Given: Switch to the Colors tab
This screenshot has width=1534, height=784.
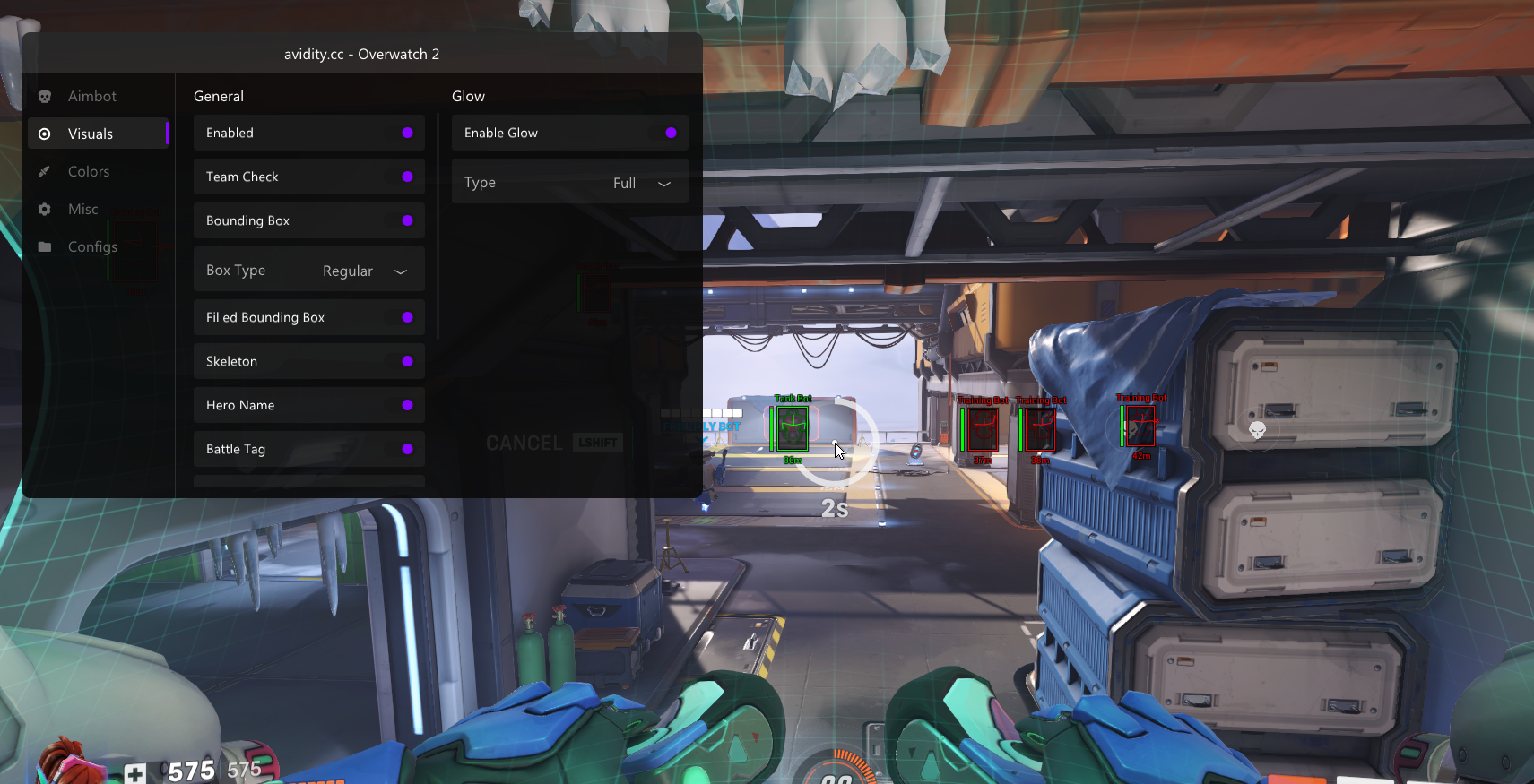Looking at the screenshot, I should pos(88,172).
